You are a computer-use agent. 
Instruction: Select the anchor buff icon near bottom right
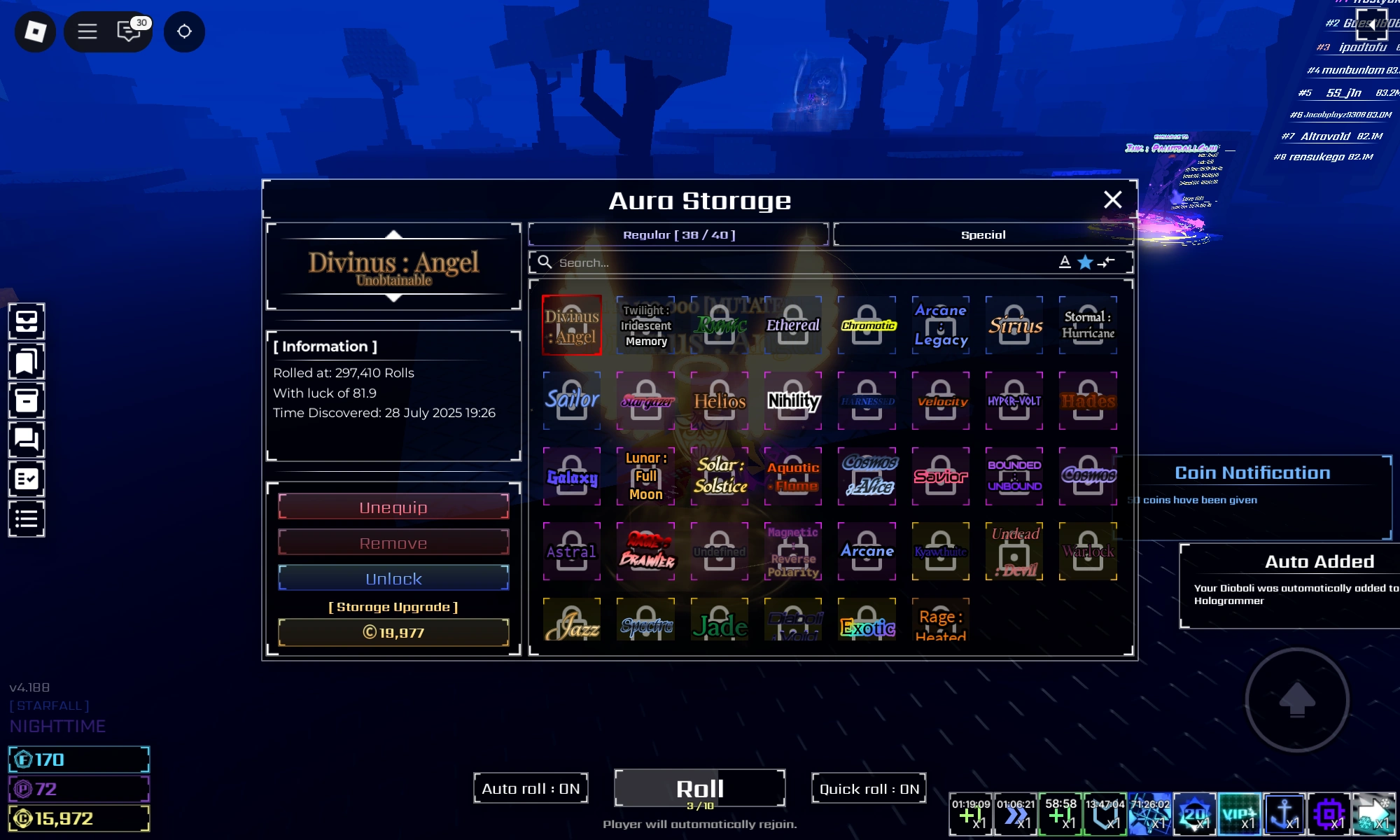point(1285,814)
